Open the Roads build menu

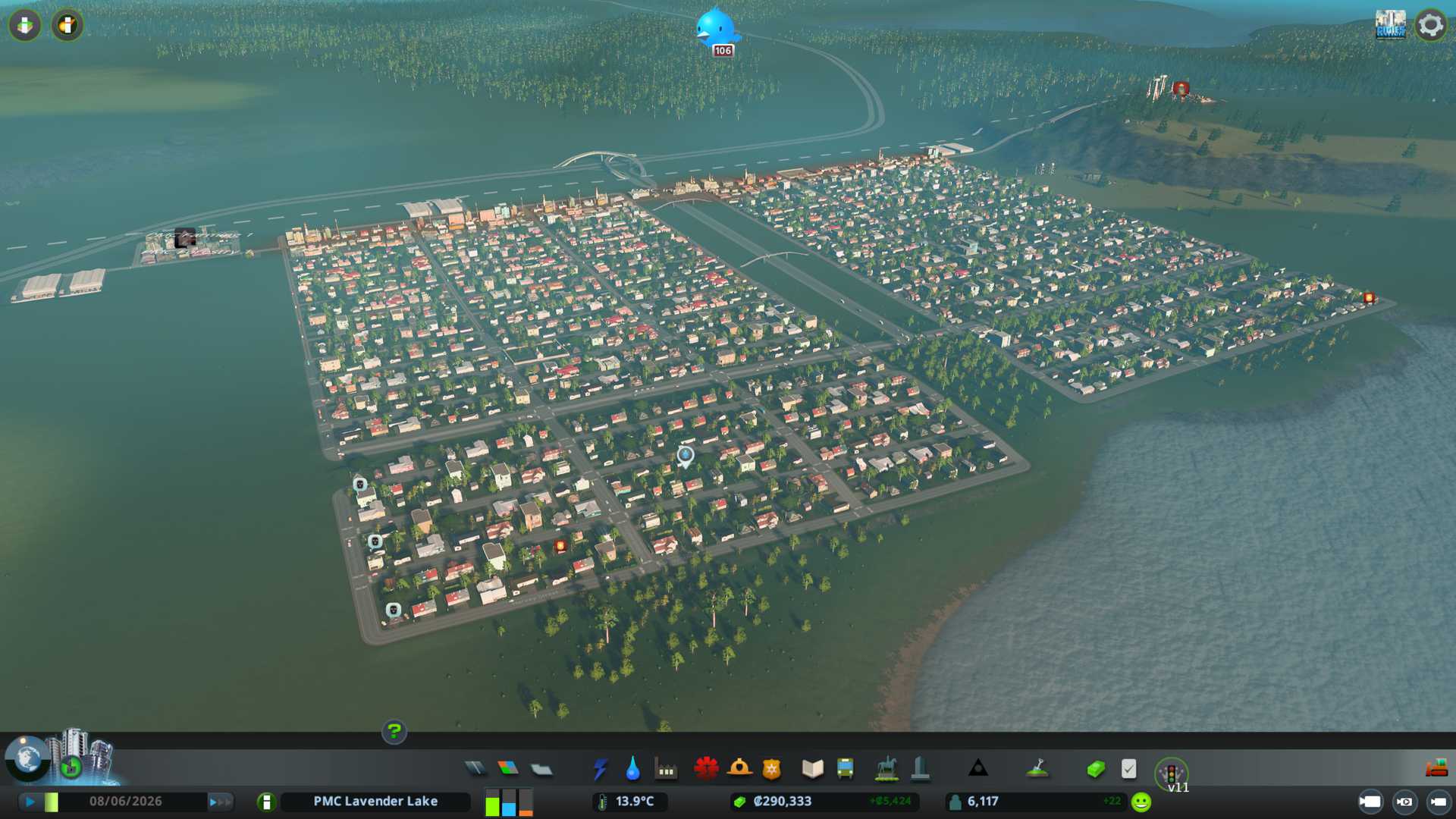click(475, 769)
